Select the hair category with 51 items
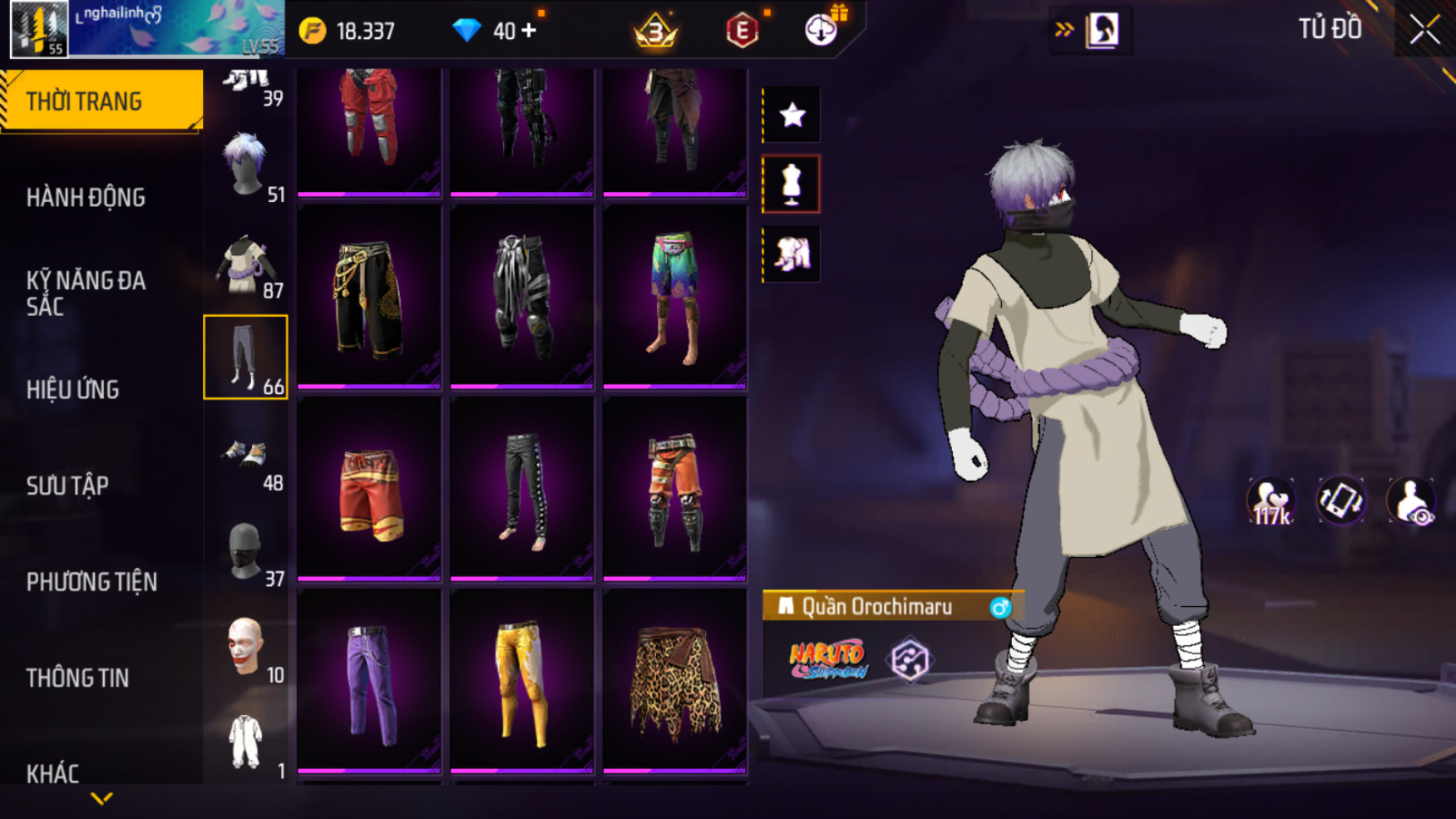Viewport: 1456px width, 819px height. coord(246,165)
